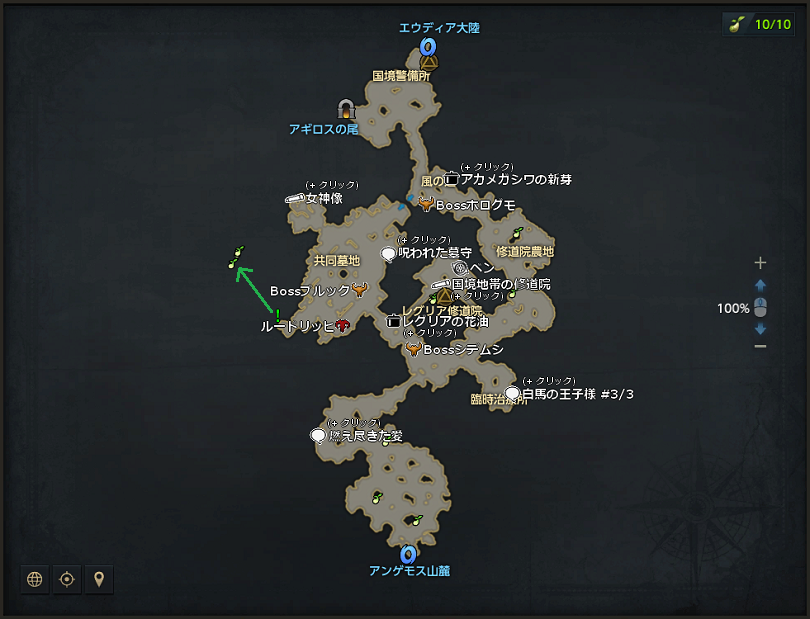This screenshot has width=810, height=619.
Task: Select the アンゲモス山麓 portal marker
Action: (408, 554)
